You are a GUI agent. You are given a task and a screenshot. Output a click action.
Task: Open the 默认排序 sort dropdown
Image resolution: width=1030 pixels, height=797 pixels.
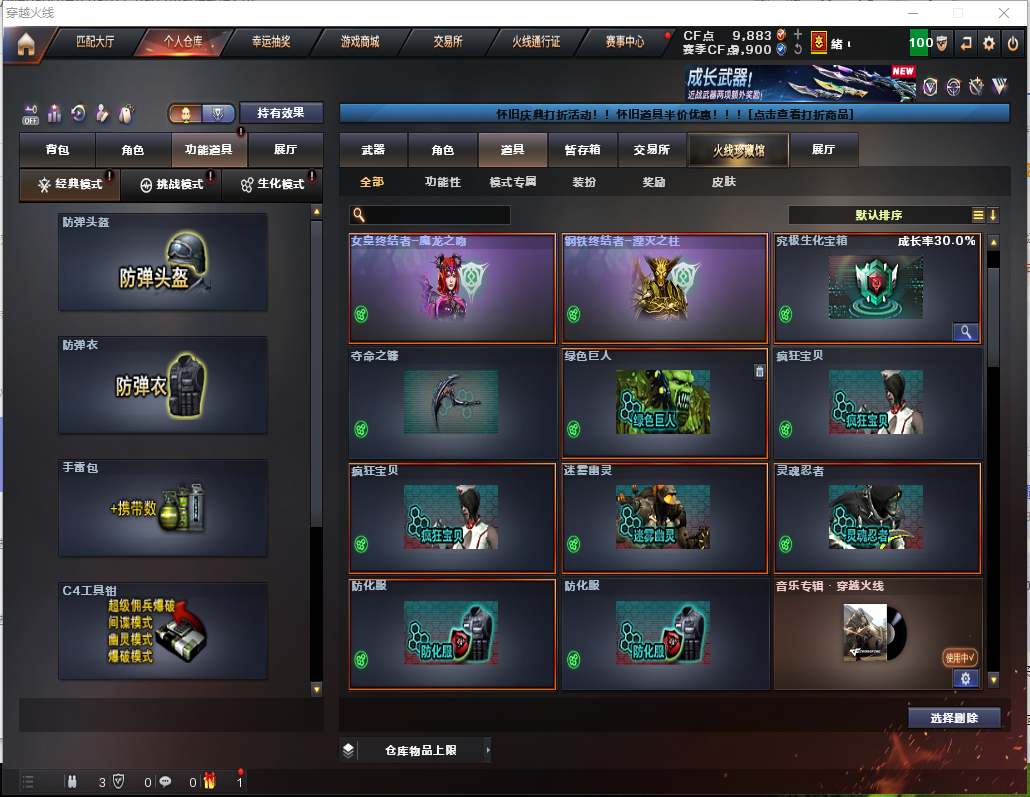[x=879, y=215]
